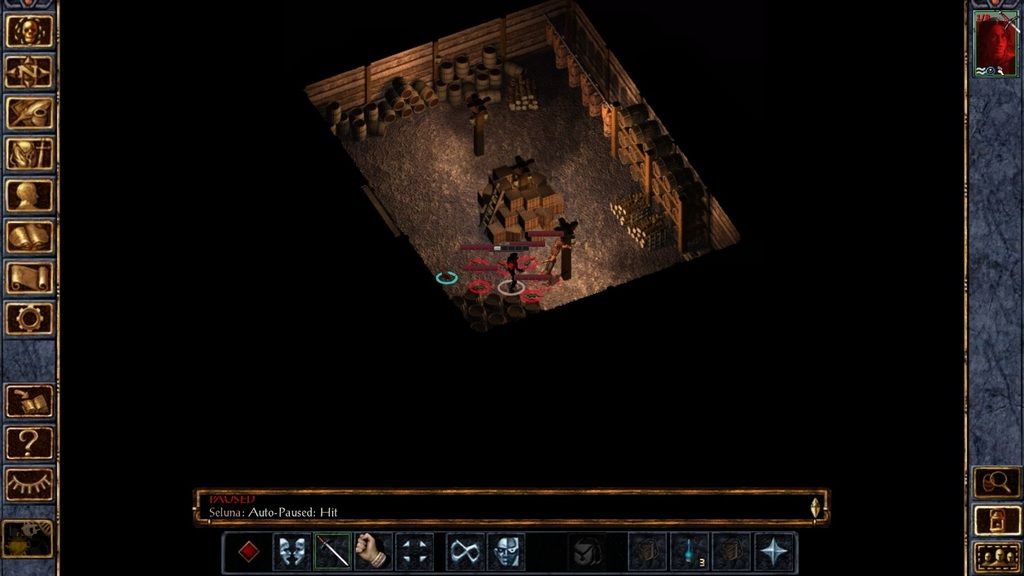This screenshot has width=1024, height=576.
Task: Open the journal with the quill icon
Action: 29,112
